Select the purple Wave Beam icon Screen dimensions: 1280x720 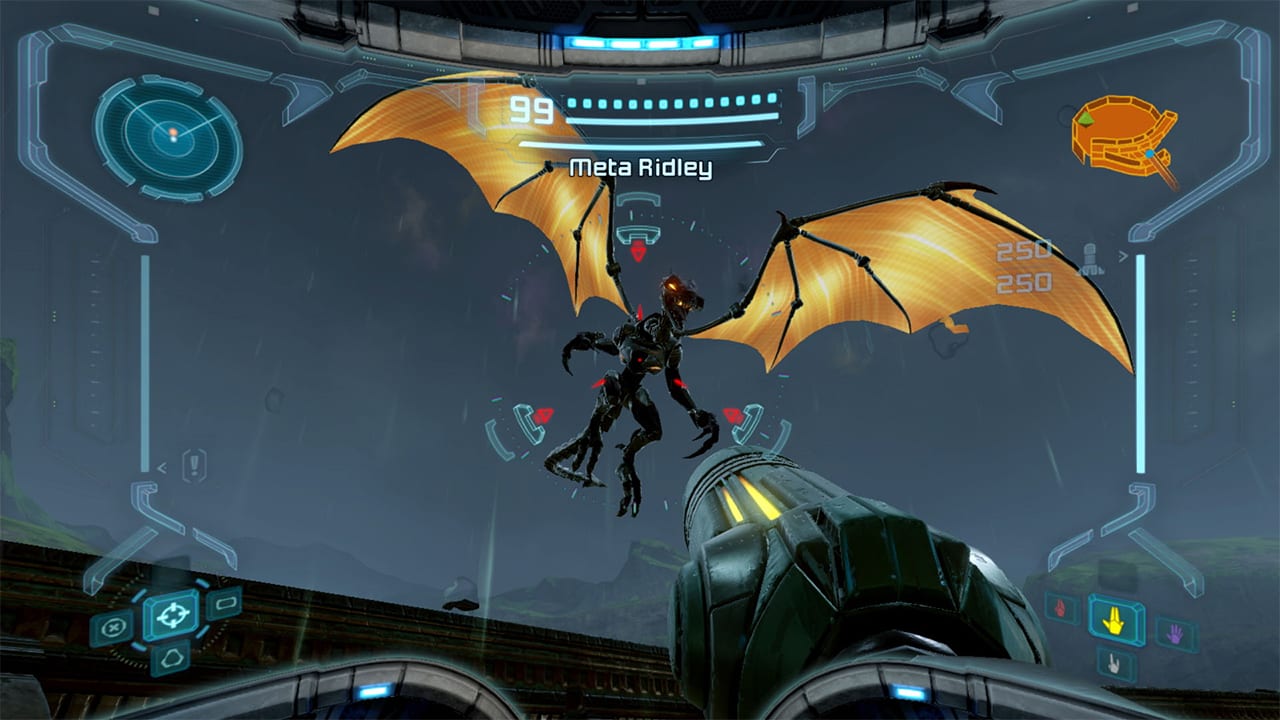[x=1175, y=633]
